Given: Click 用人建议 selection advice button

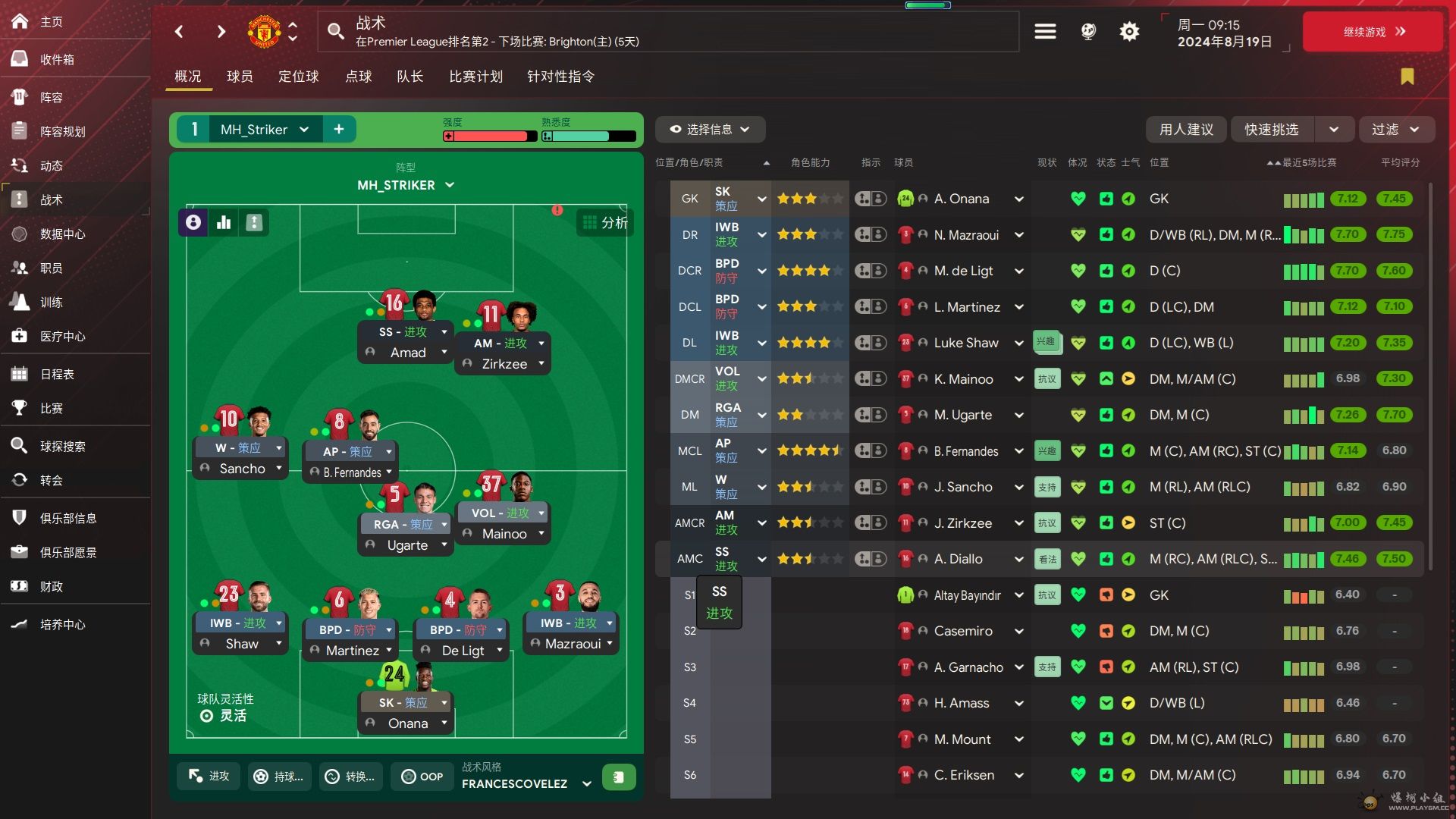Looking at the screenshot, I should point(1186,130).
